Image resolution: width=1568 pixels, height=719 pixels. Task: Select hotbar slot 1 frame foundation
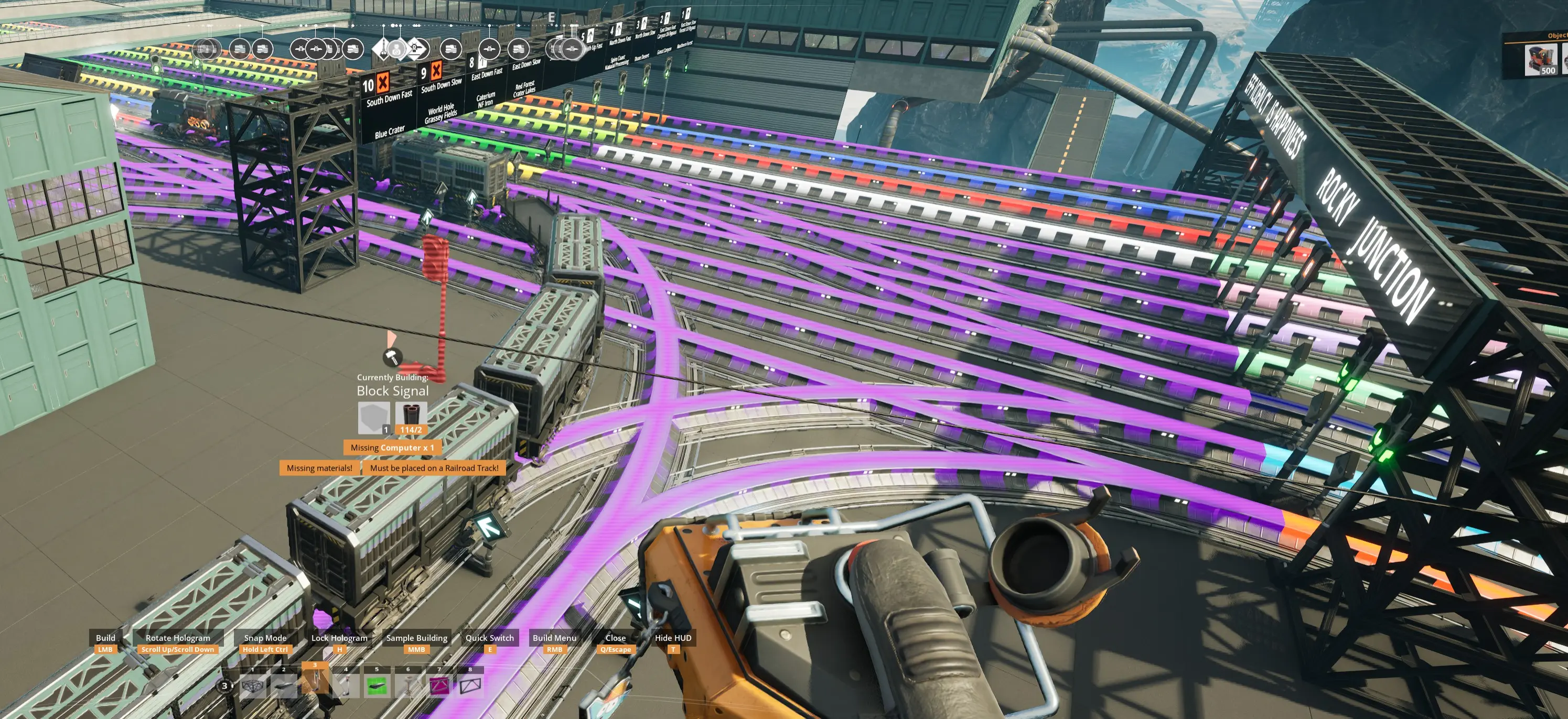253,685
